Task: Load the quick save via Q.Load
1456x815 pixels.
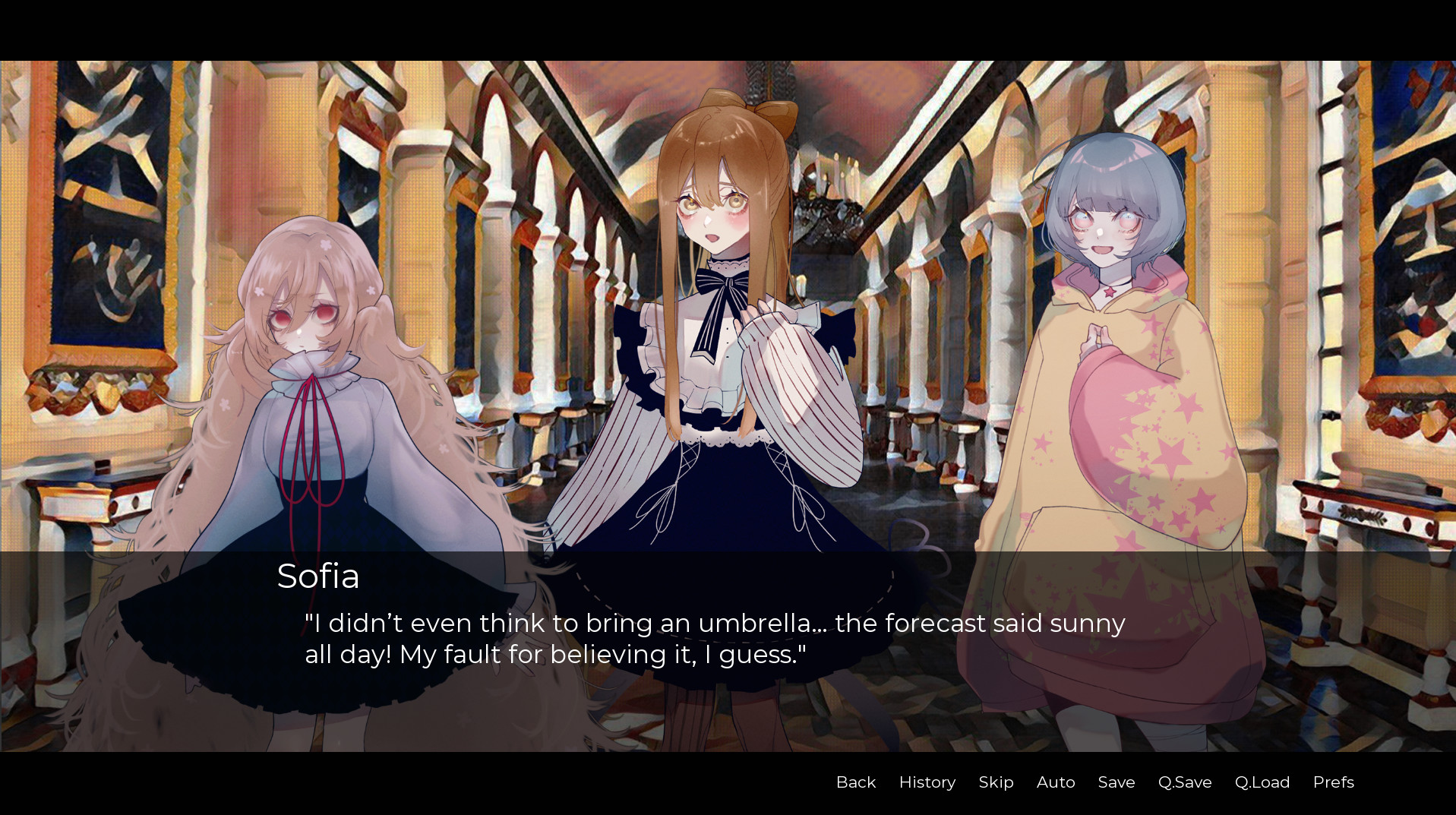Action: pos(1262,782)
